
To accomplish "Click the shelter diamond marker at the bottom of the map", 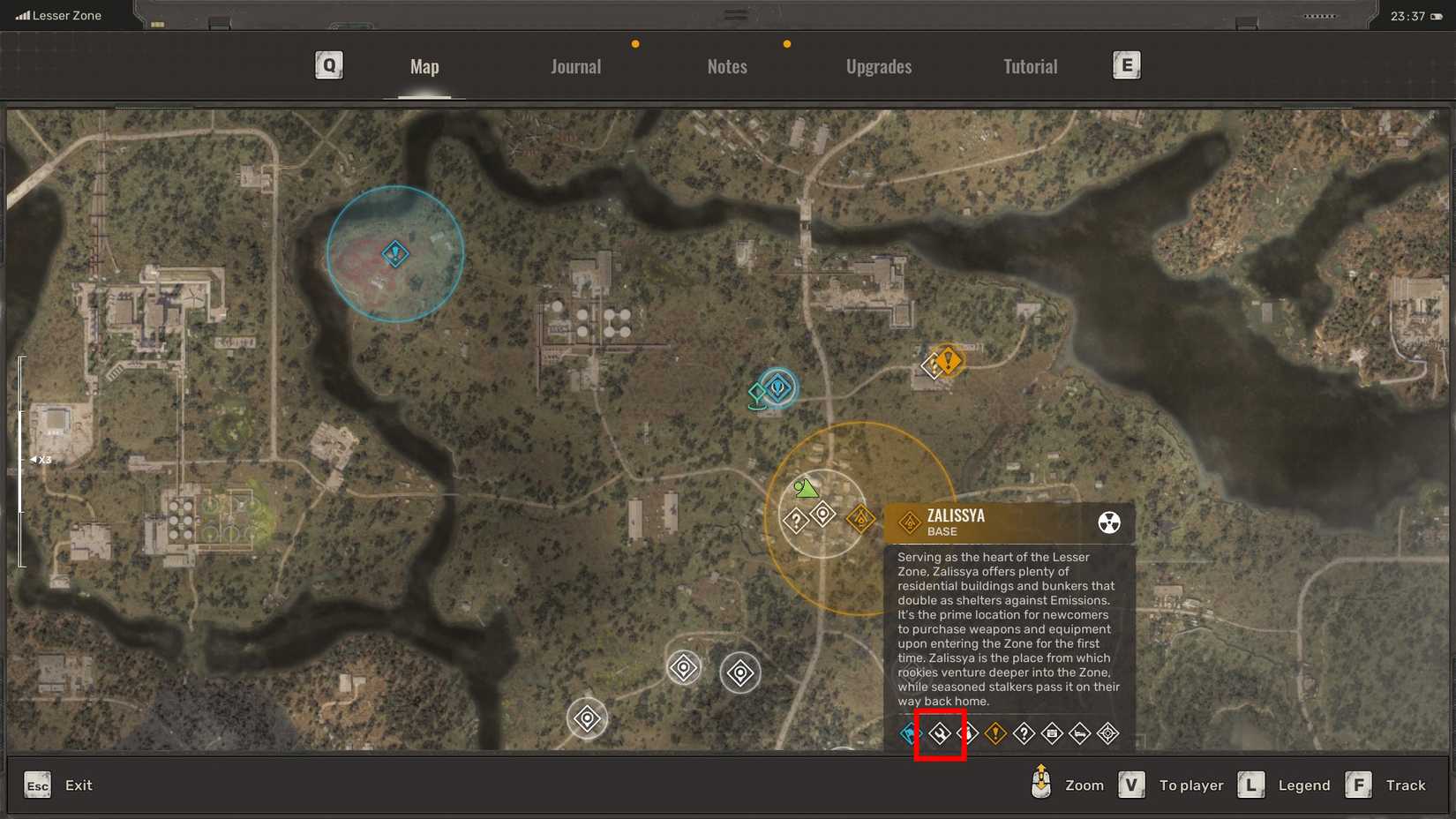I will [586, 718].
